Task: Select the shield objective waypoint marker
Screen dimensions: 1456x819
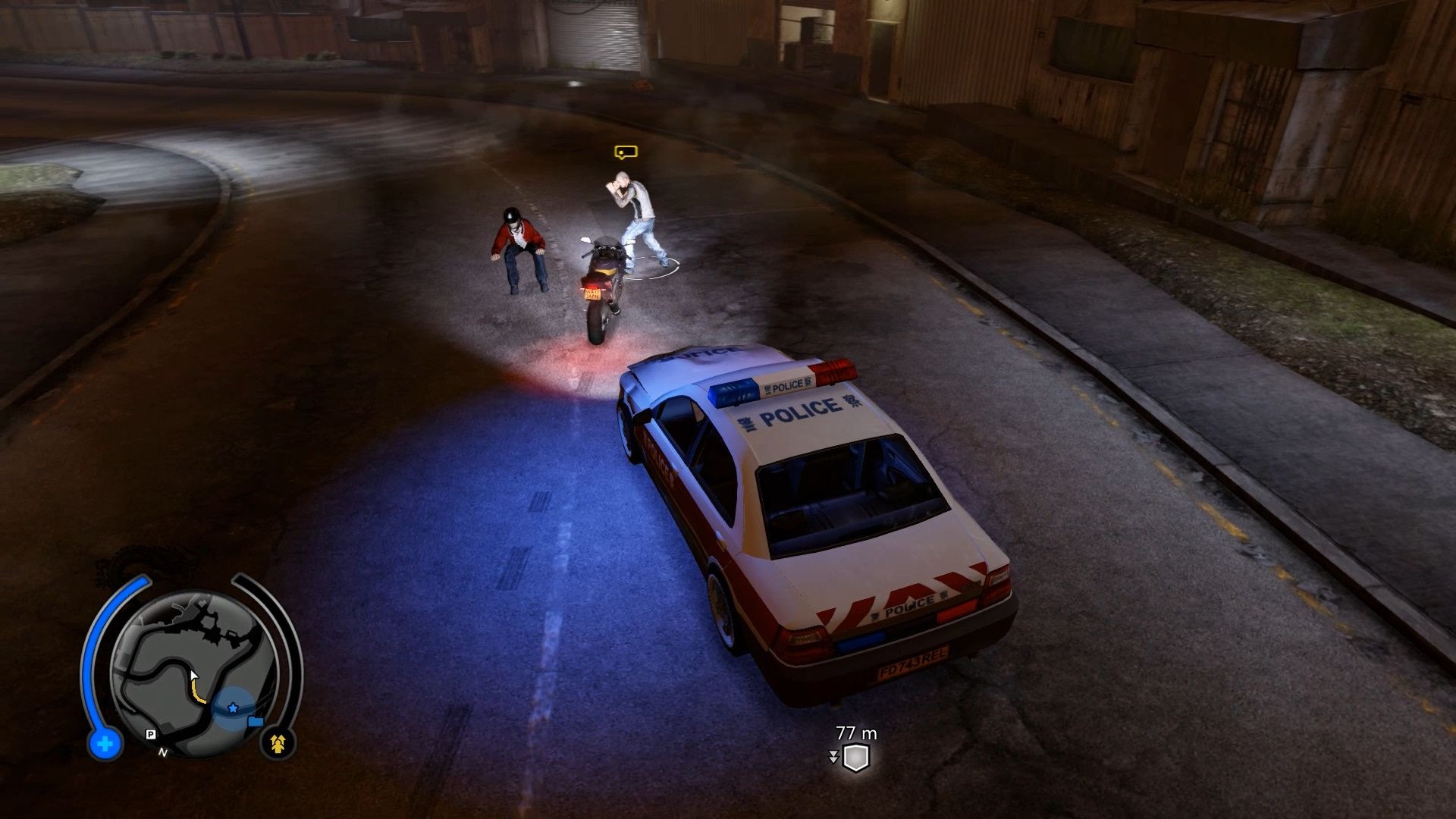Action: [x=855, y=758]
